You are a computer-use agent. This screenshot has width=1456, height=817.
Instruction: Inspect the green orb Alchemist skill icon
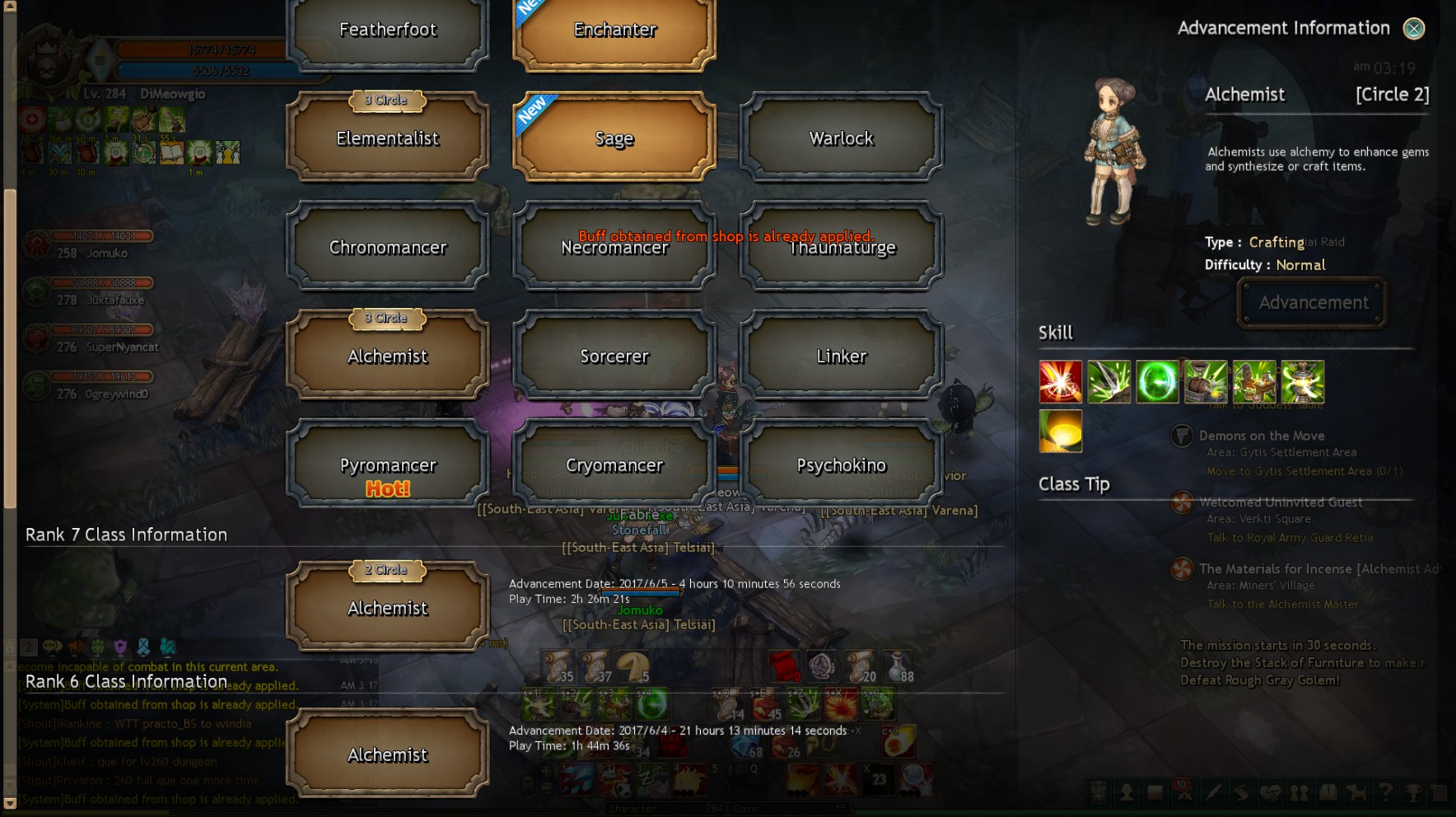[x=1157, y=382]
